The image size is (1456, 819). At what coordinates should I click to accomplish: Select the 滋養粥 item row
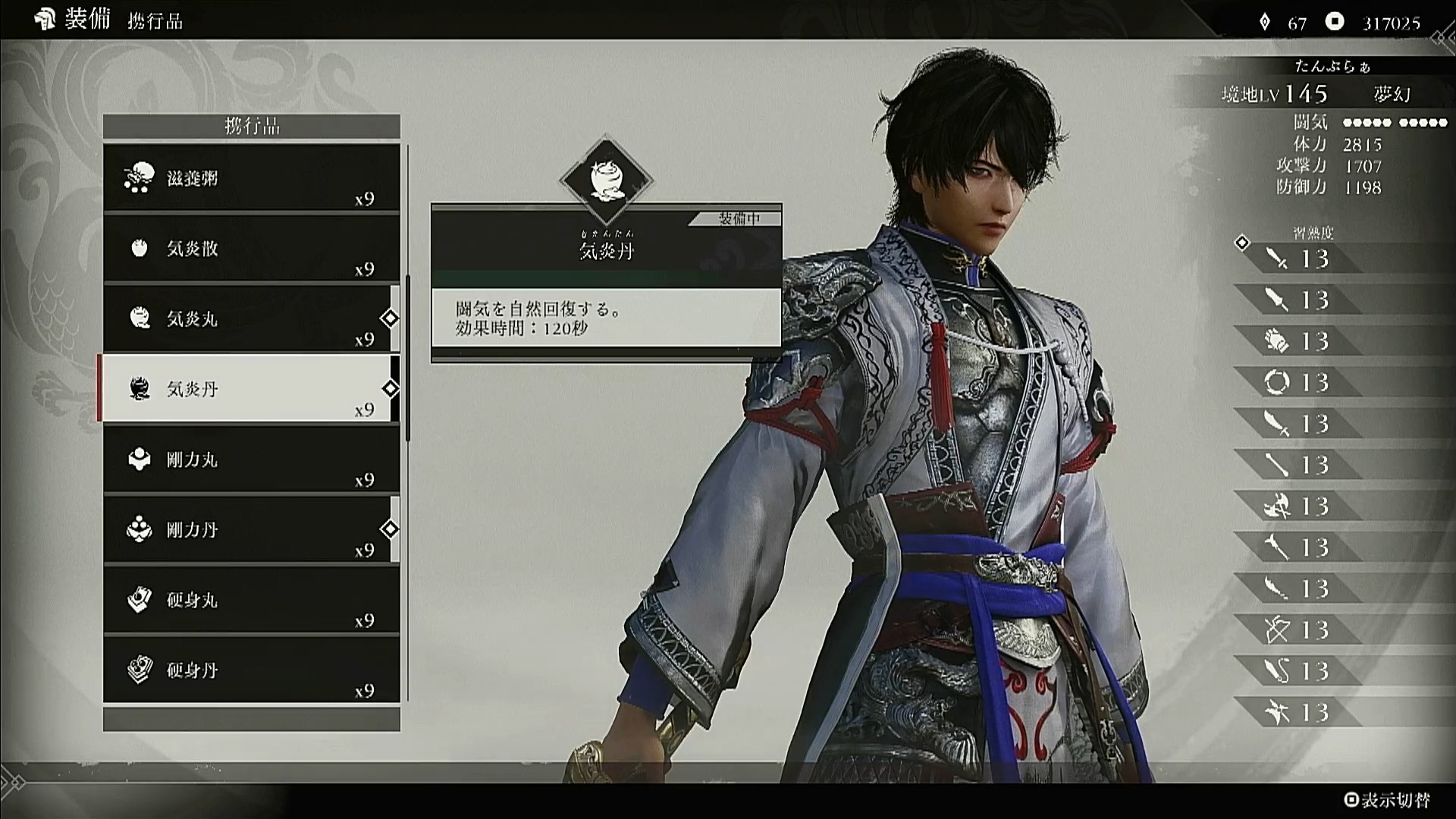point(251,179)
